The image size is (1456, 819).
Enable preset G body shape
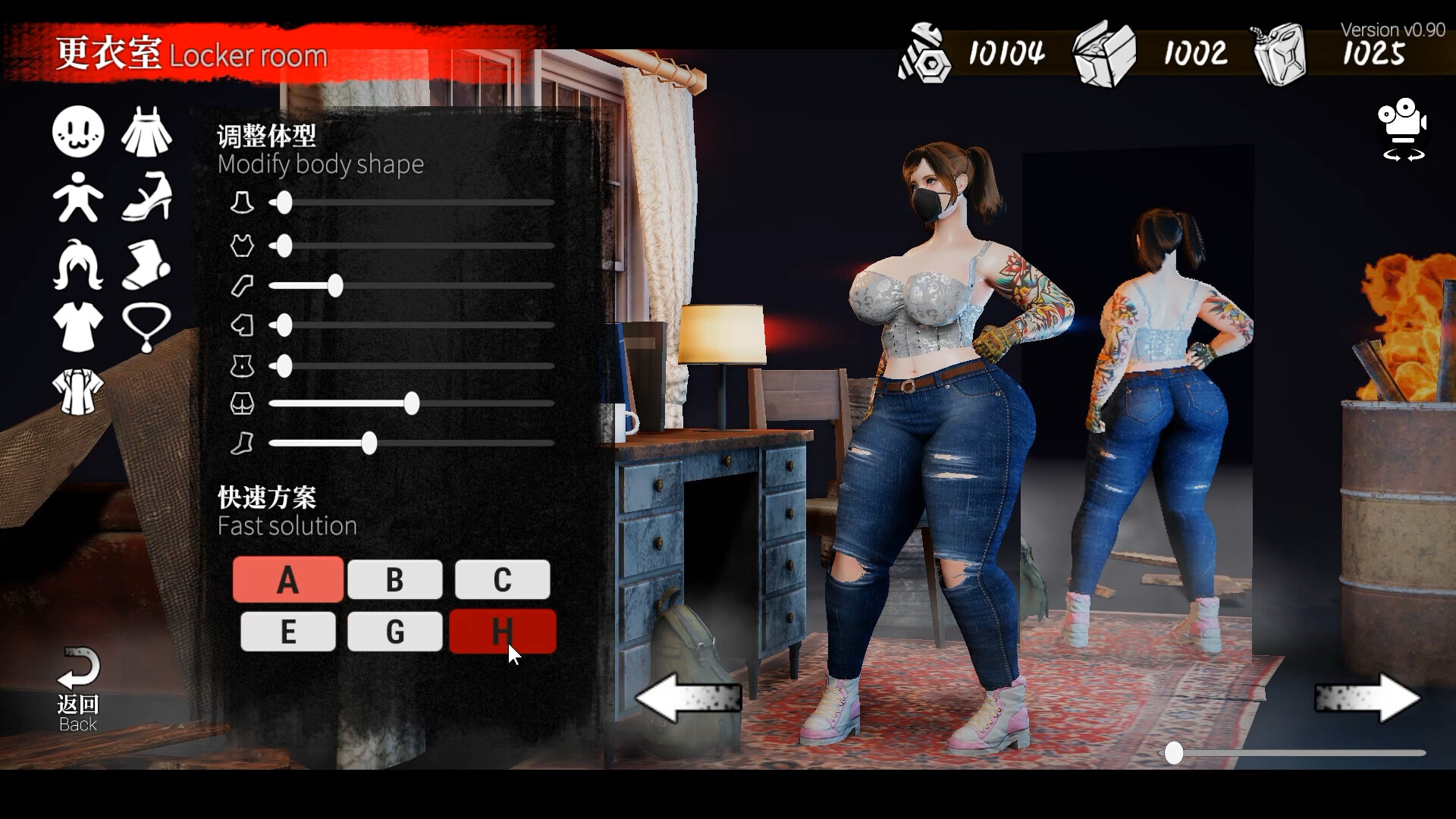click(x=394, y=631)
